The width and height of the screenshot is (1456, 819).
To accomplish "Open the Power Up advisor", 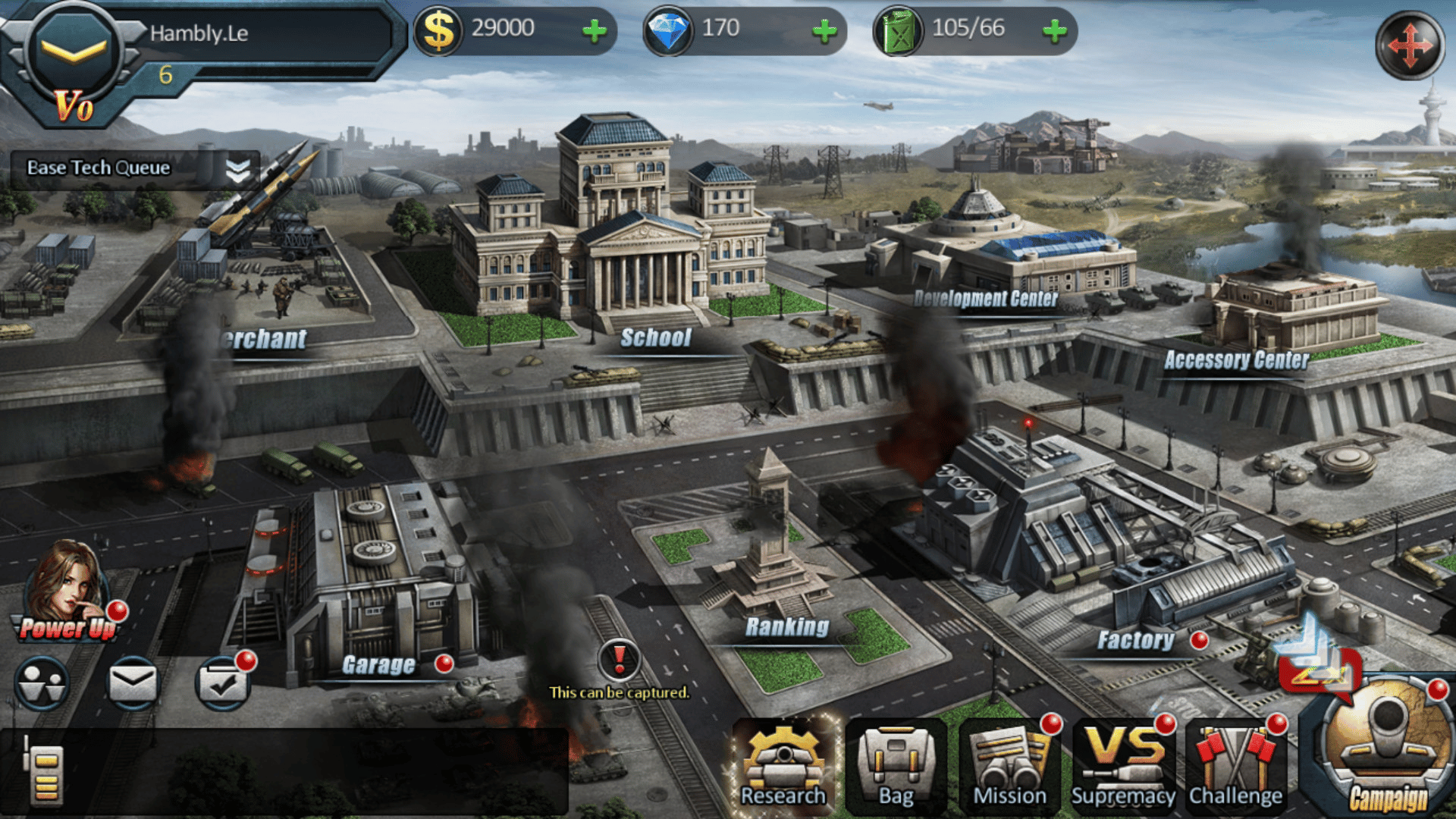I will pos(68,591).
